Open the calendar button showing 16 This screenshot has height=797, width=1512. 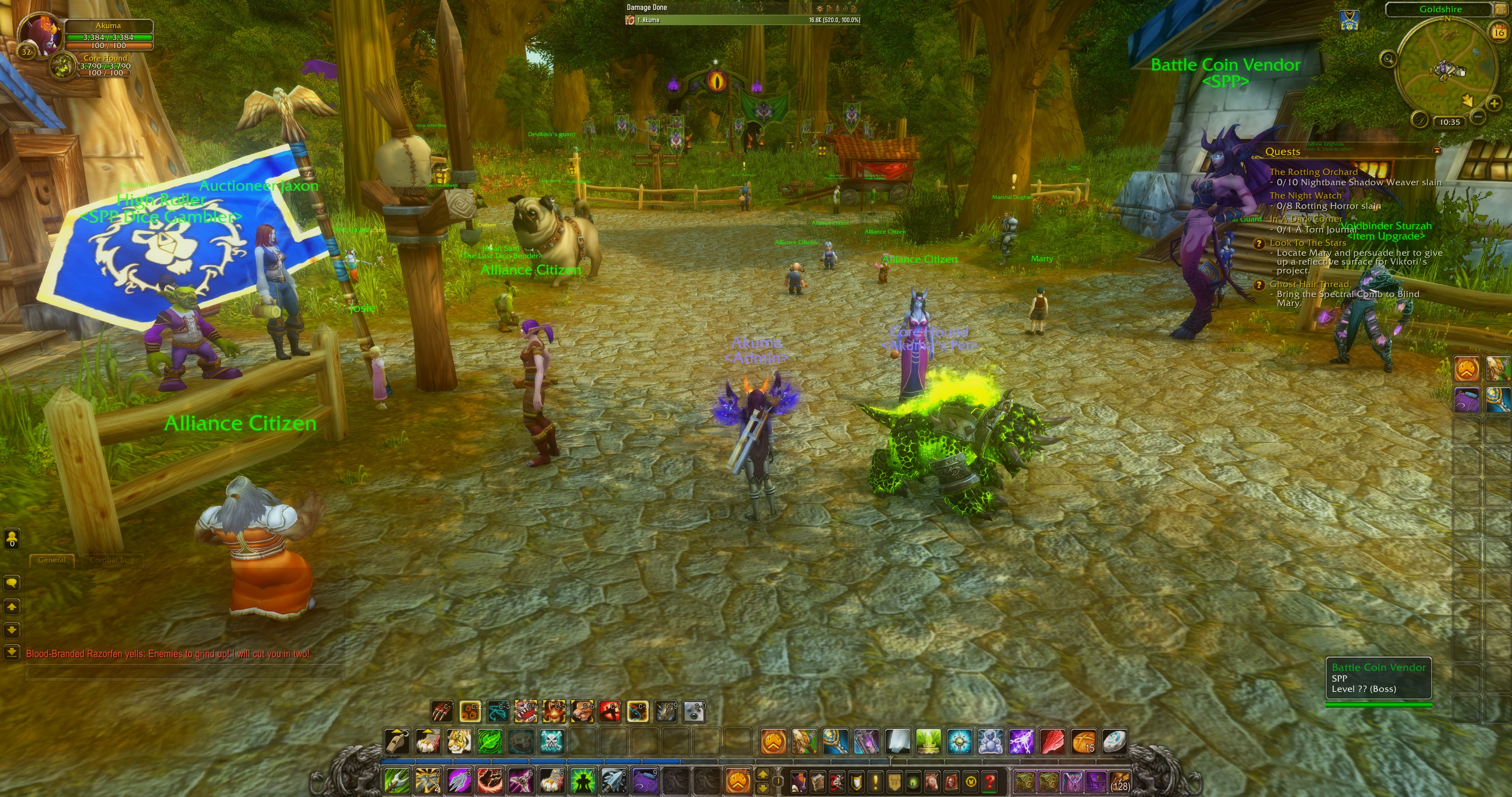pos(1499,32)
